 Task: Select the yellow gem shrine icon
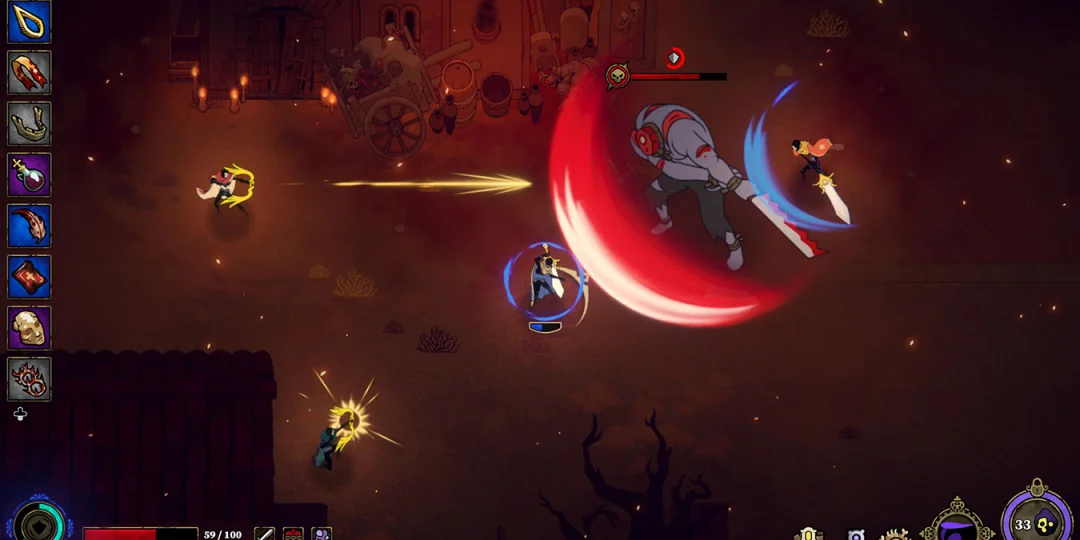pyautogui.click(x=810, y=534)
